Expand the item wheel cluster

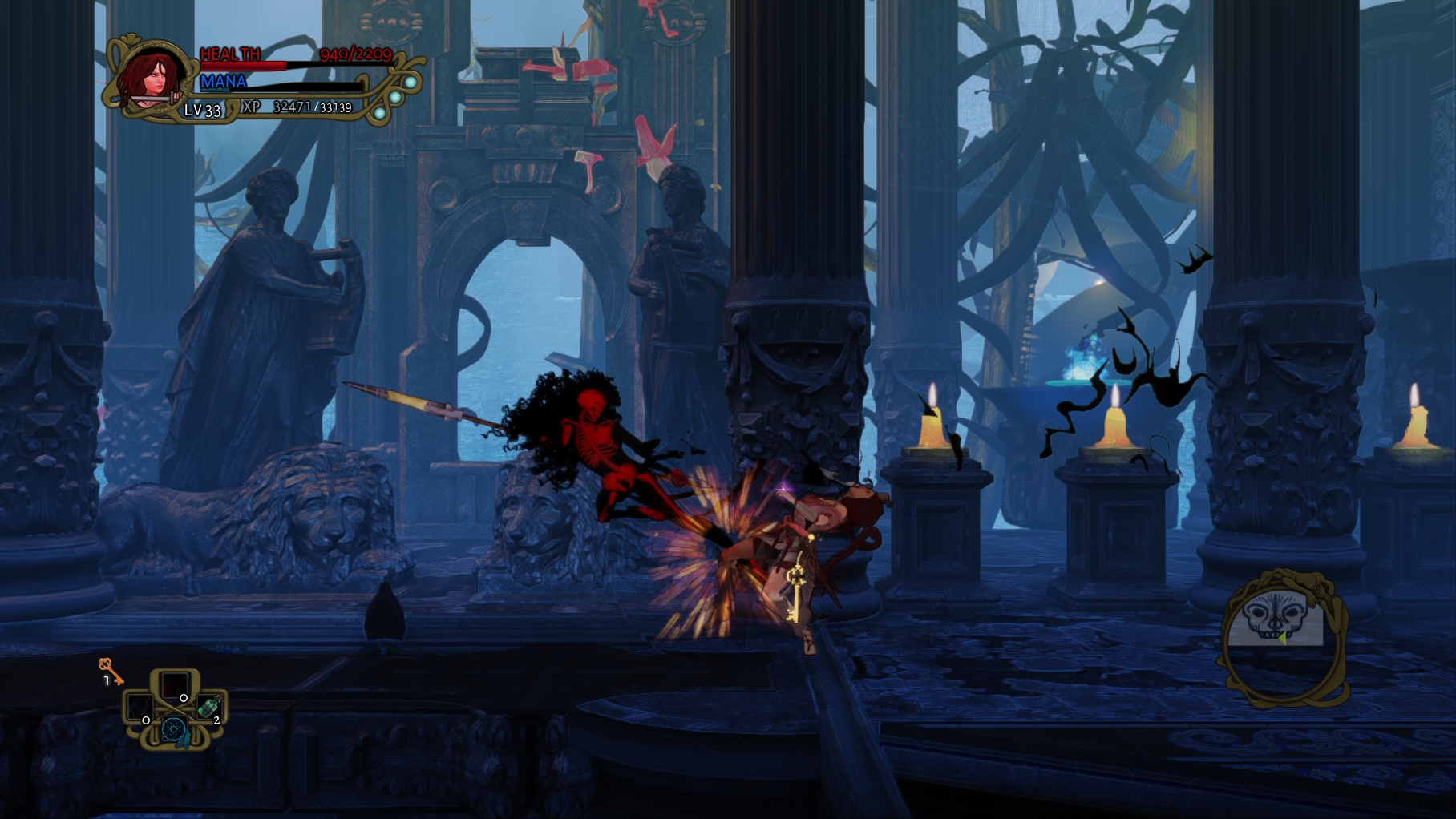pyautogui.click(x=174, y=709)
